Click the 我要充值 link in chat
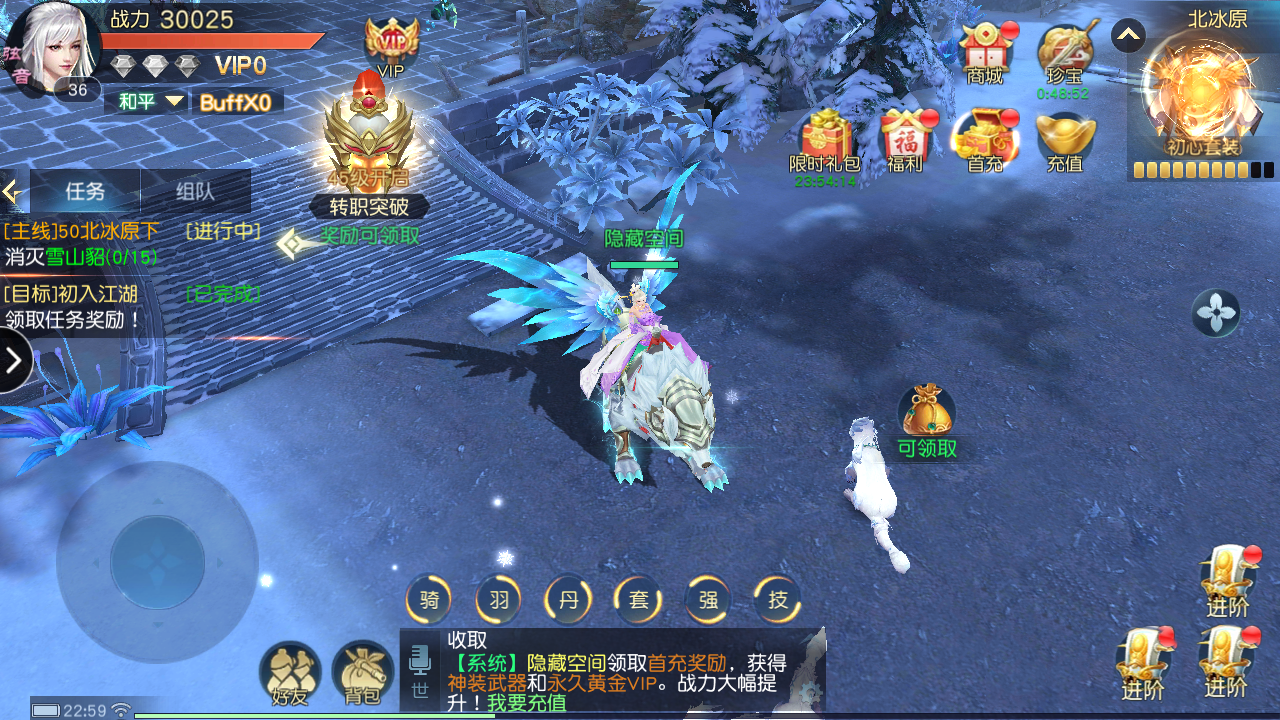Viewport: 1280px width, 720px height. 526,703
